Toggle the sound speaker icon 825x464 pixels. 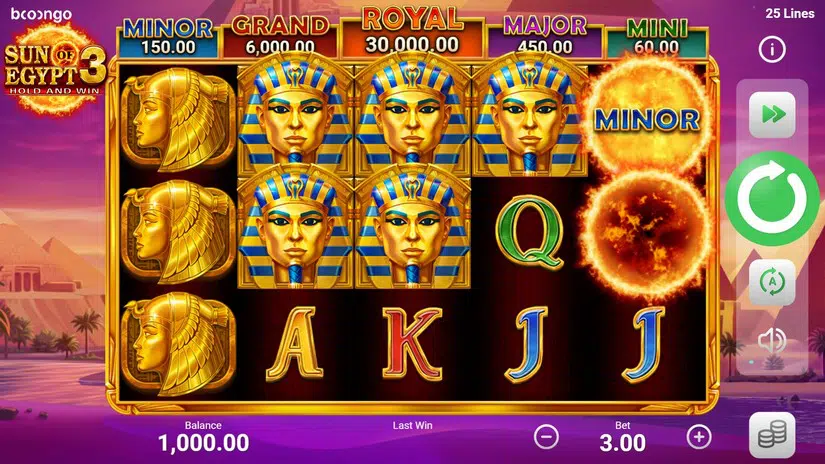point(772,341)
